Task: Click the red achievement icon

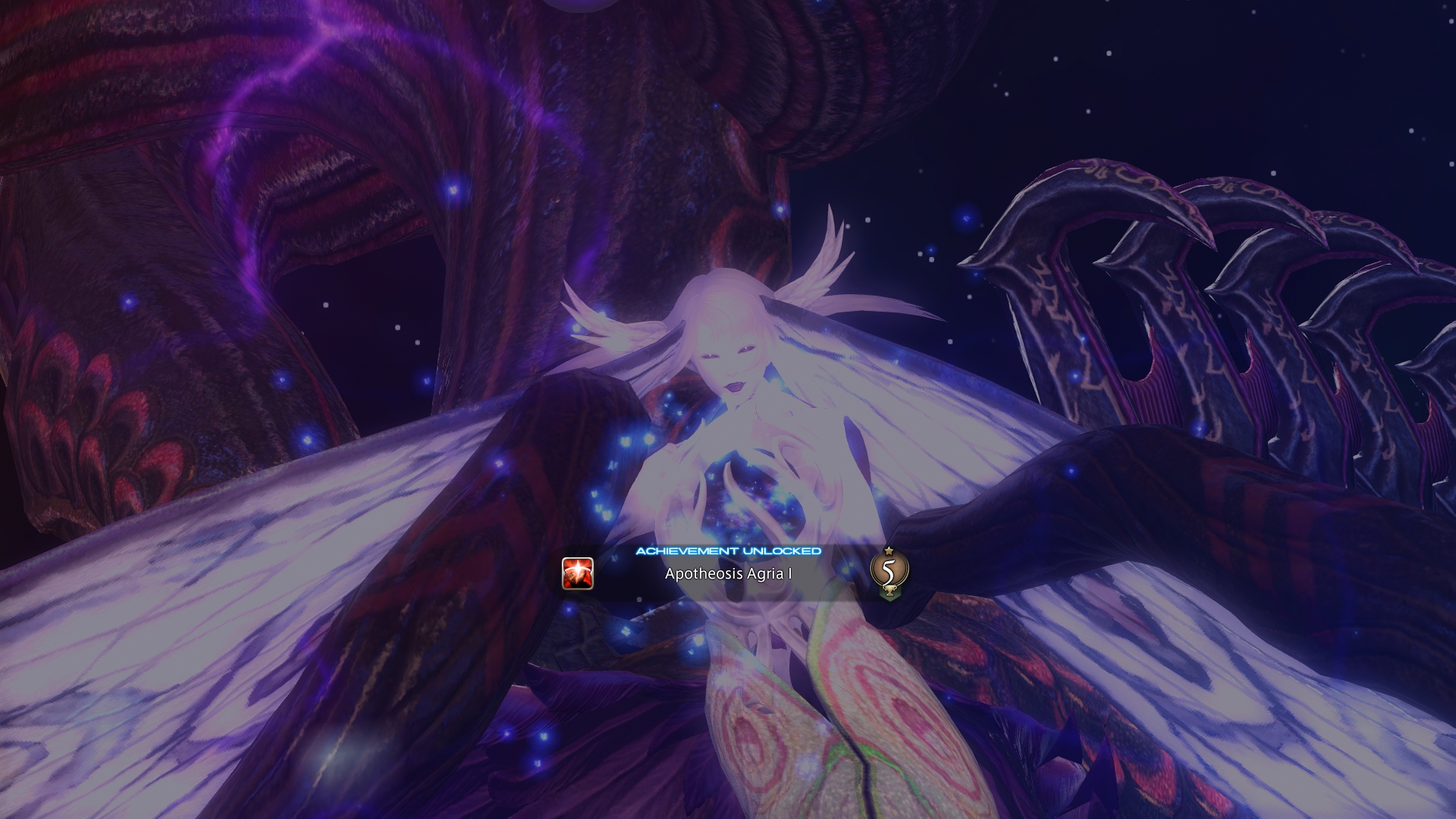Action: (577, 573)
